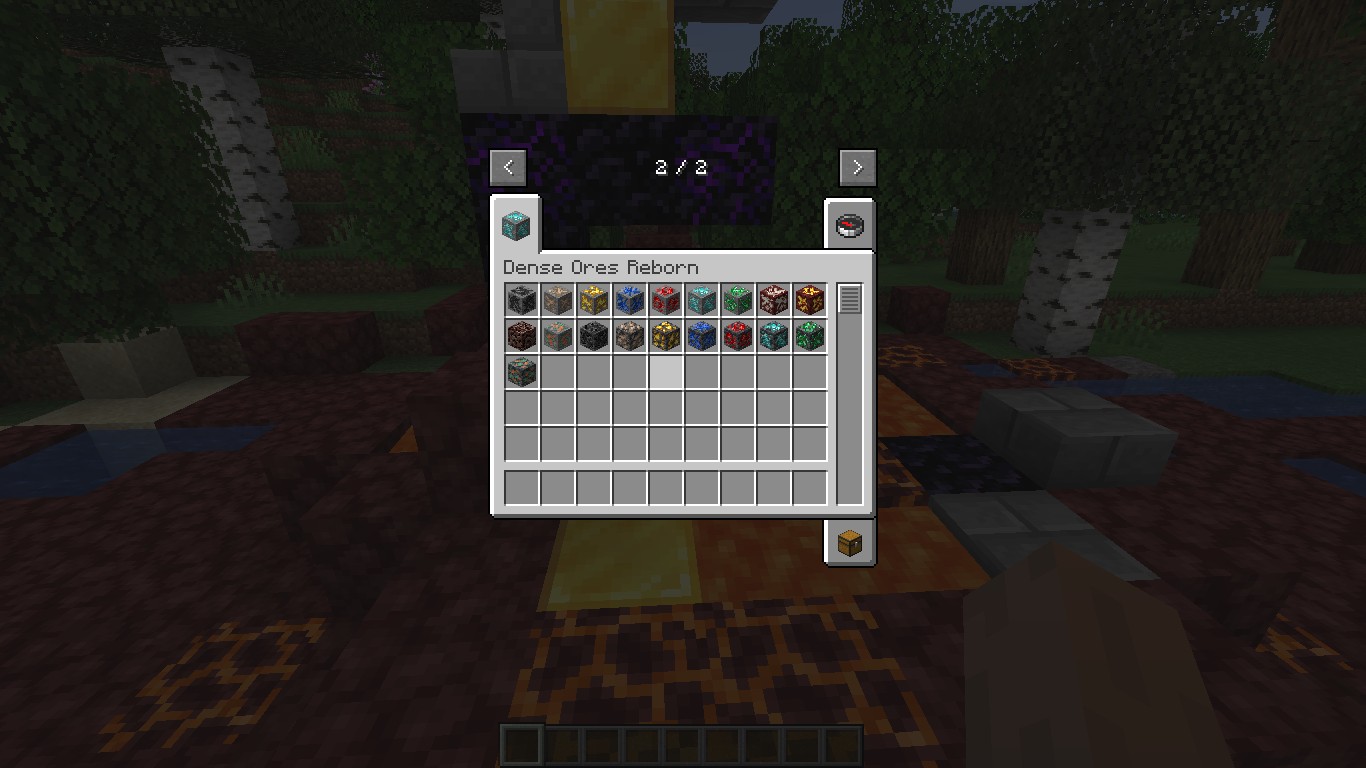Choose the dense deepslate diamond ore
This screenshot has width=1366, height=768.
coord(774,336)
